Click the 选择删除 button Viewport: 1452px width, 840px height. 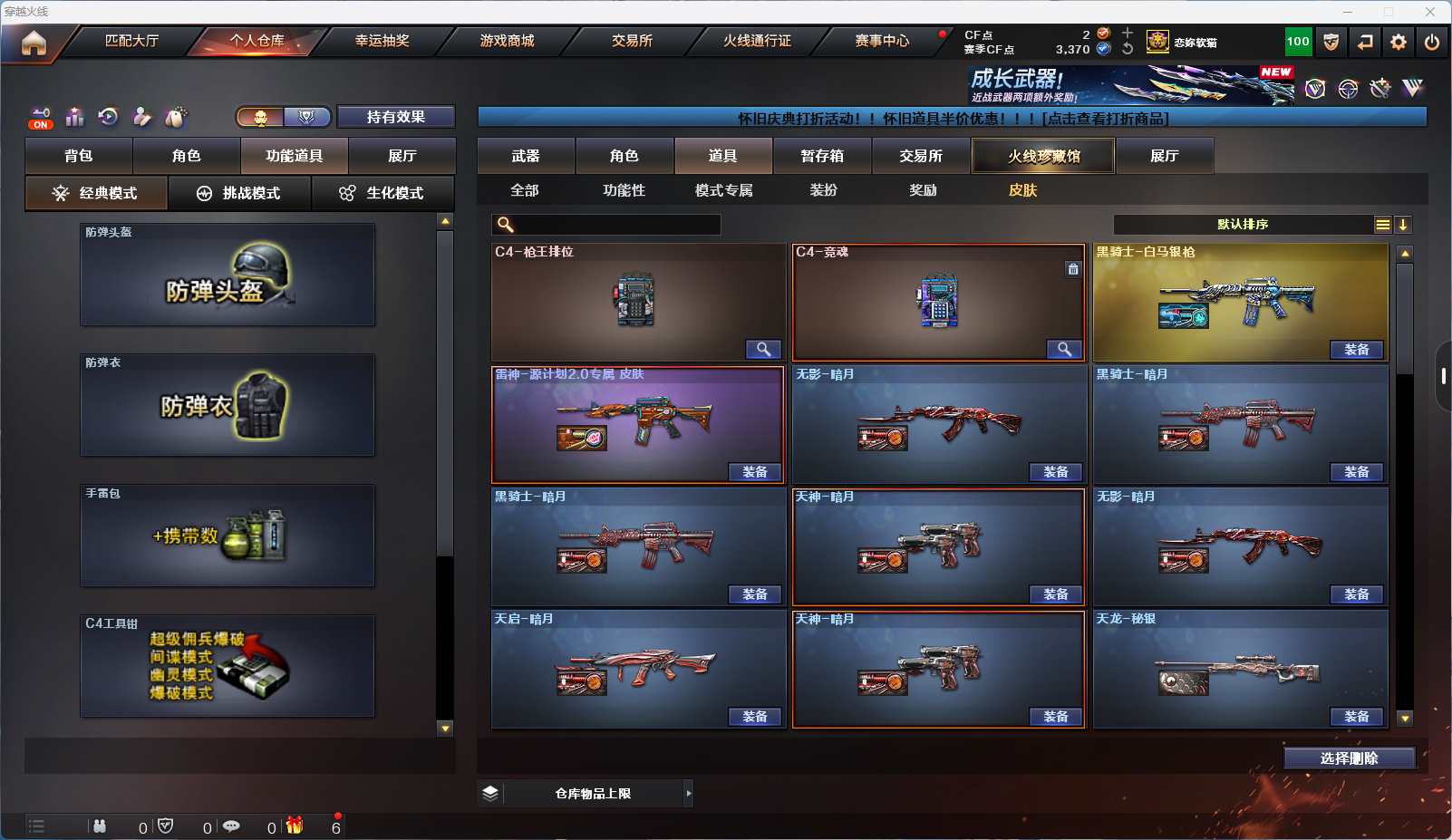[x=1349, y=758]
